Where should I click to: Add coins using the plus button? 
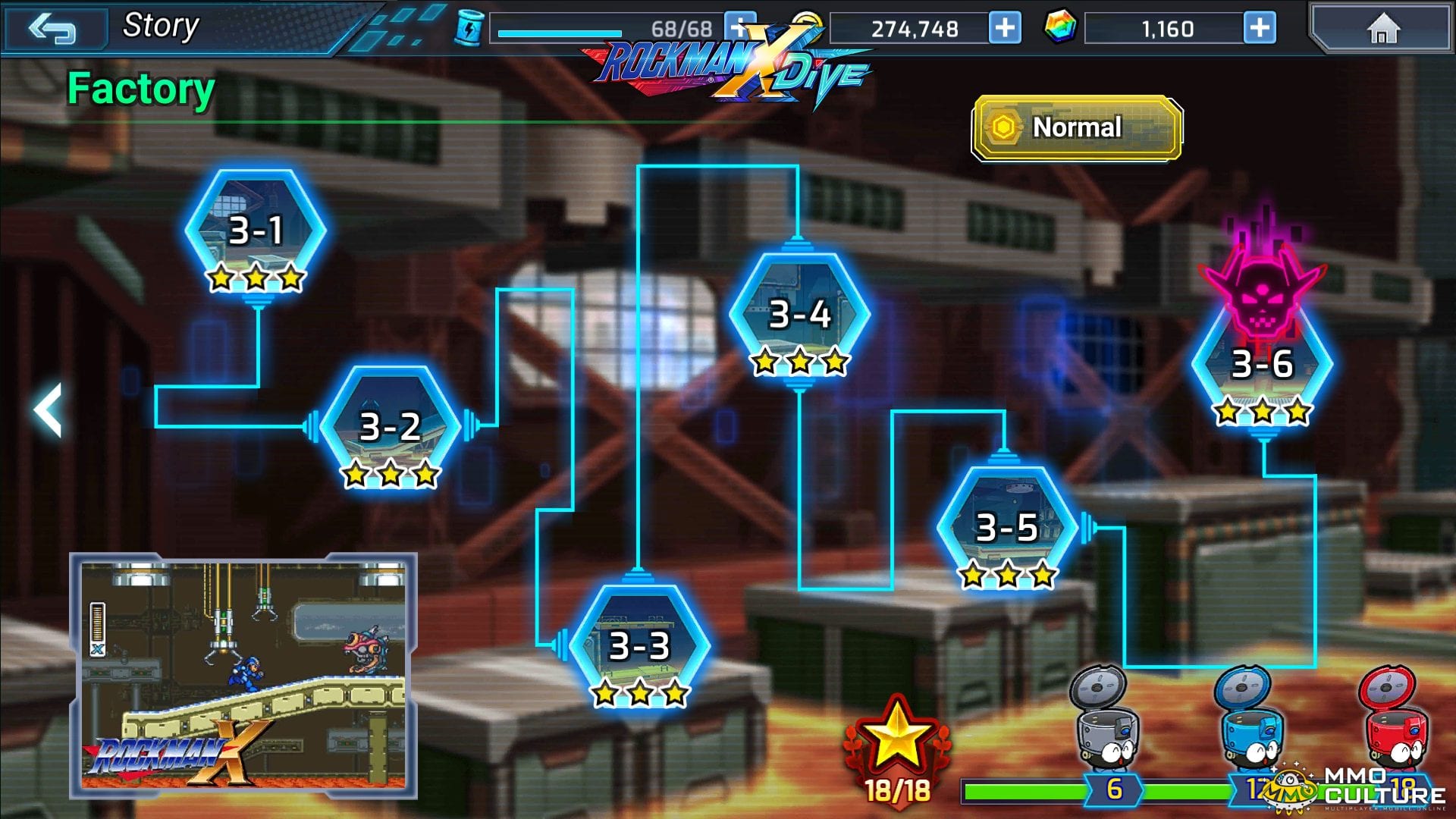[x=1005, y=29]
